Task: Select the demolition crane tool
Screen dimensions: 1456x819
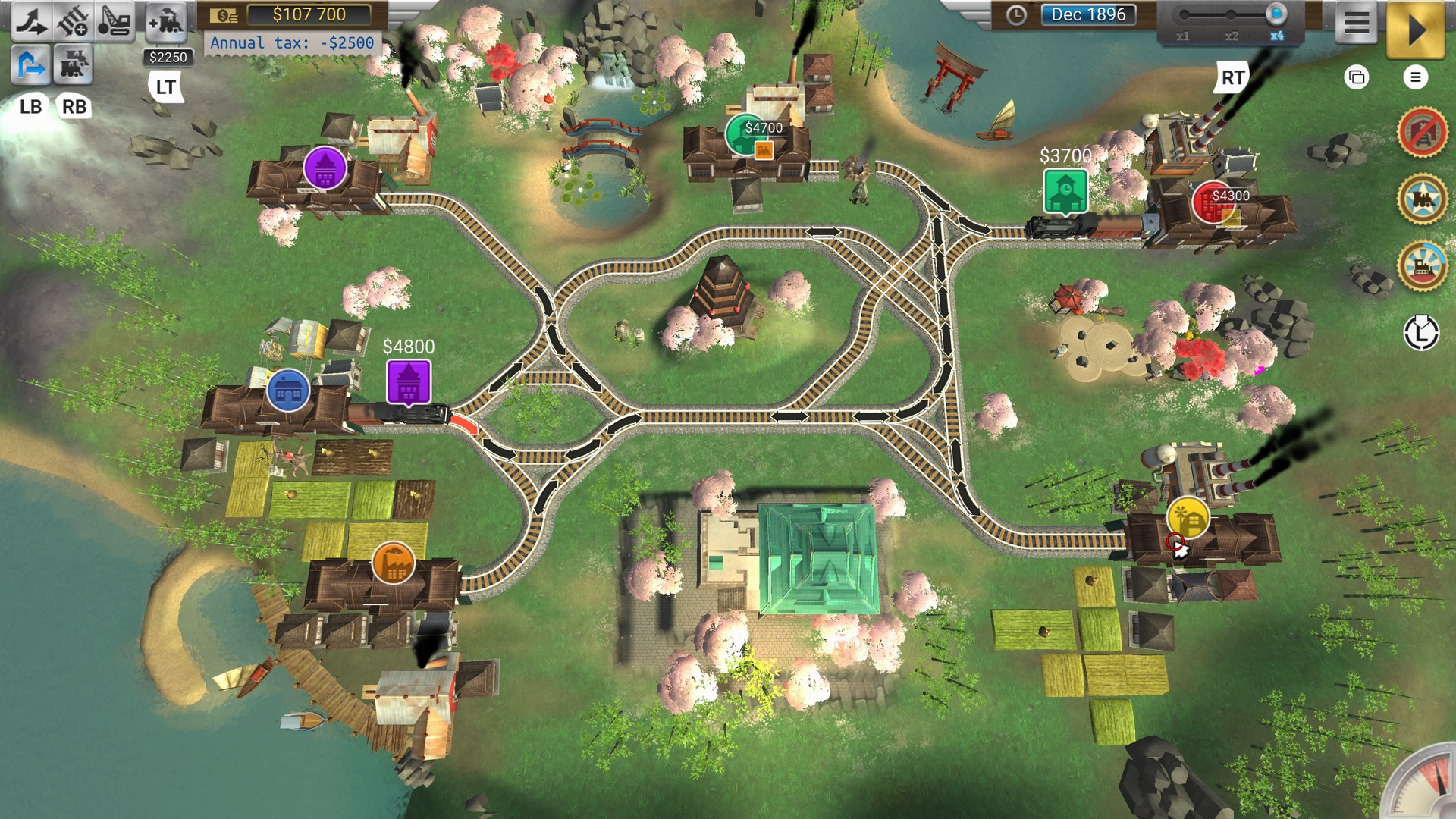Action: [115, 20]
